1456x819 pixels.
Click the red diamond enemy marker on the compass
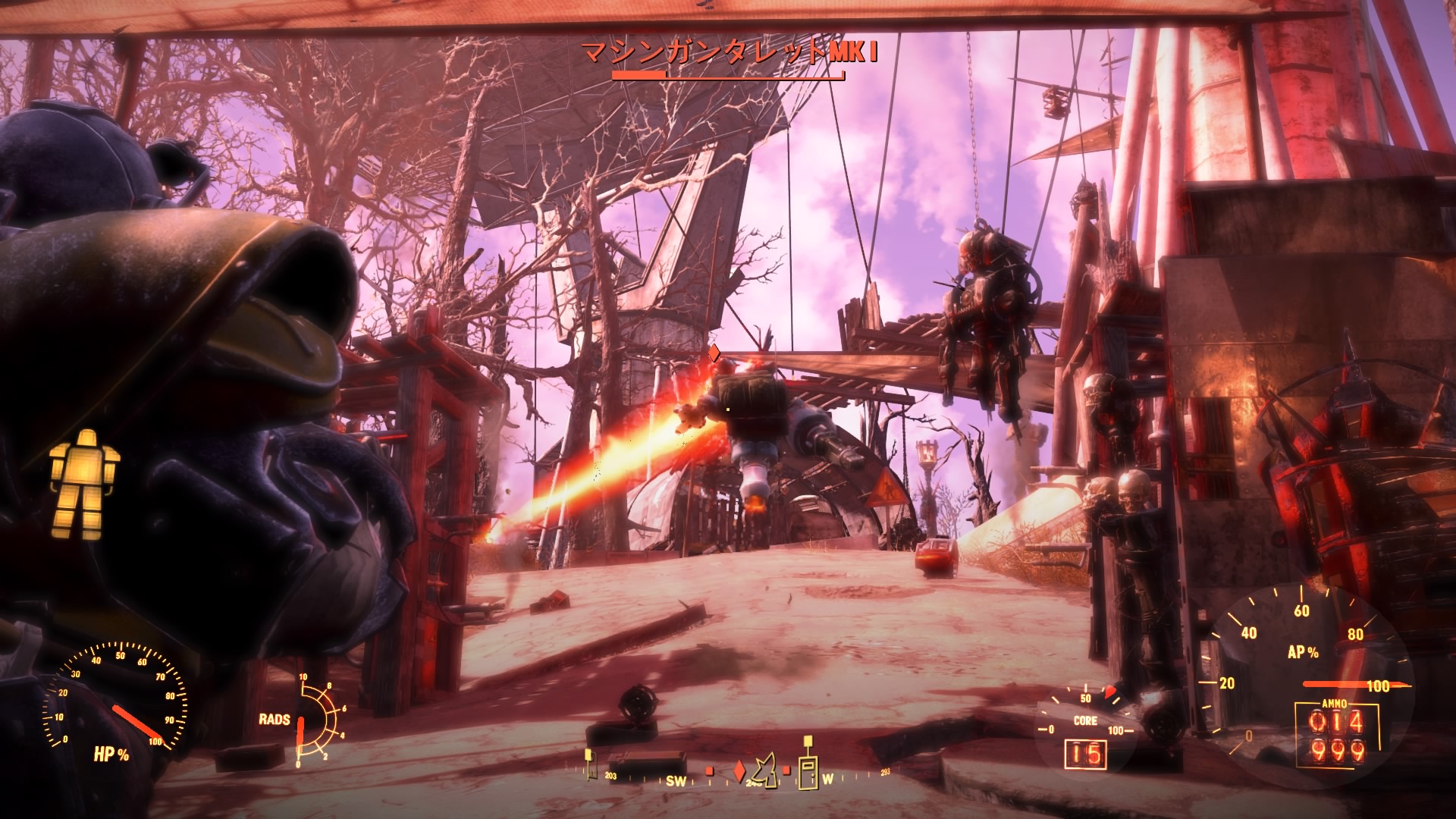point(738,772)
